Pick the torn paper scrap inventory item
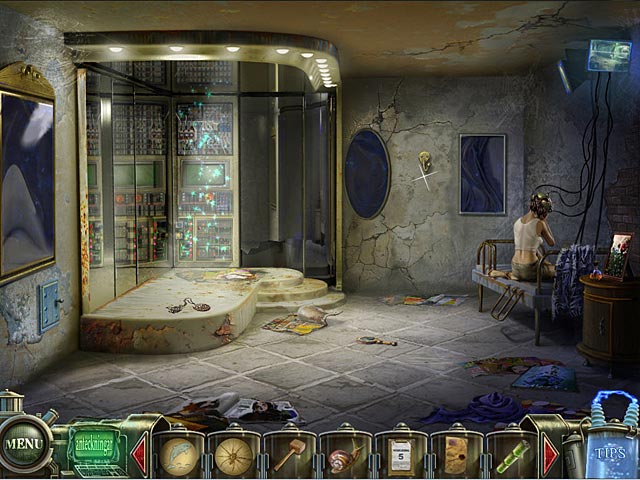This screenshot has height=480, width=640. click(455, 455)
